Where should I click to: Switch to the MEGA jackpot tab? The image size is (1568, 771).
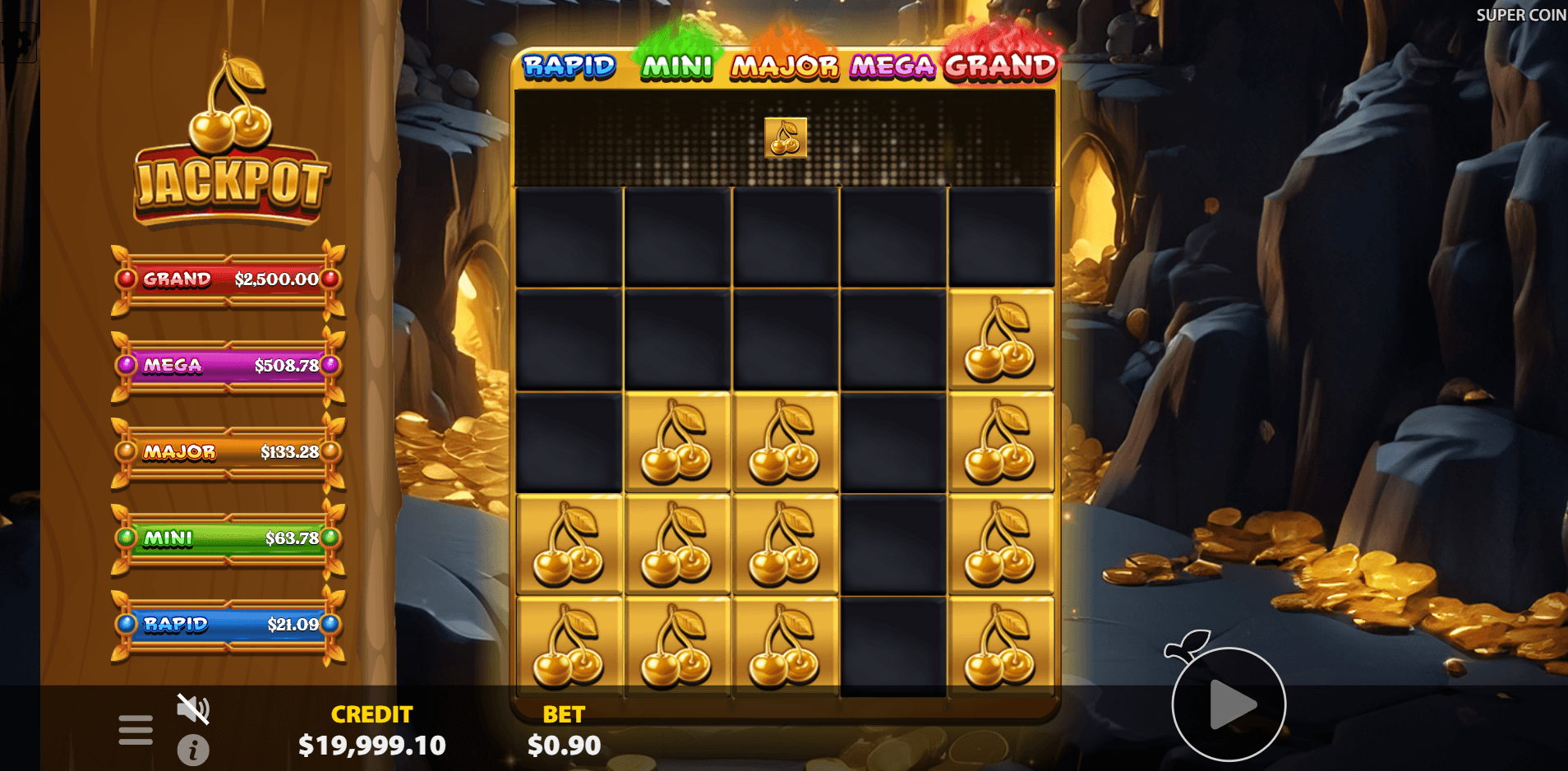click(893, 67)
